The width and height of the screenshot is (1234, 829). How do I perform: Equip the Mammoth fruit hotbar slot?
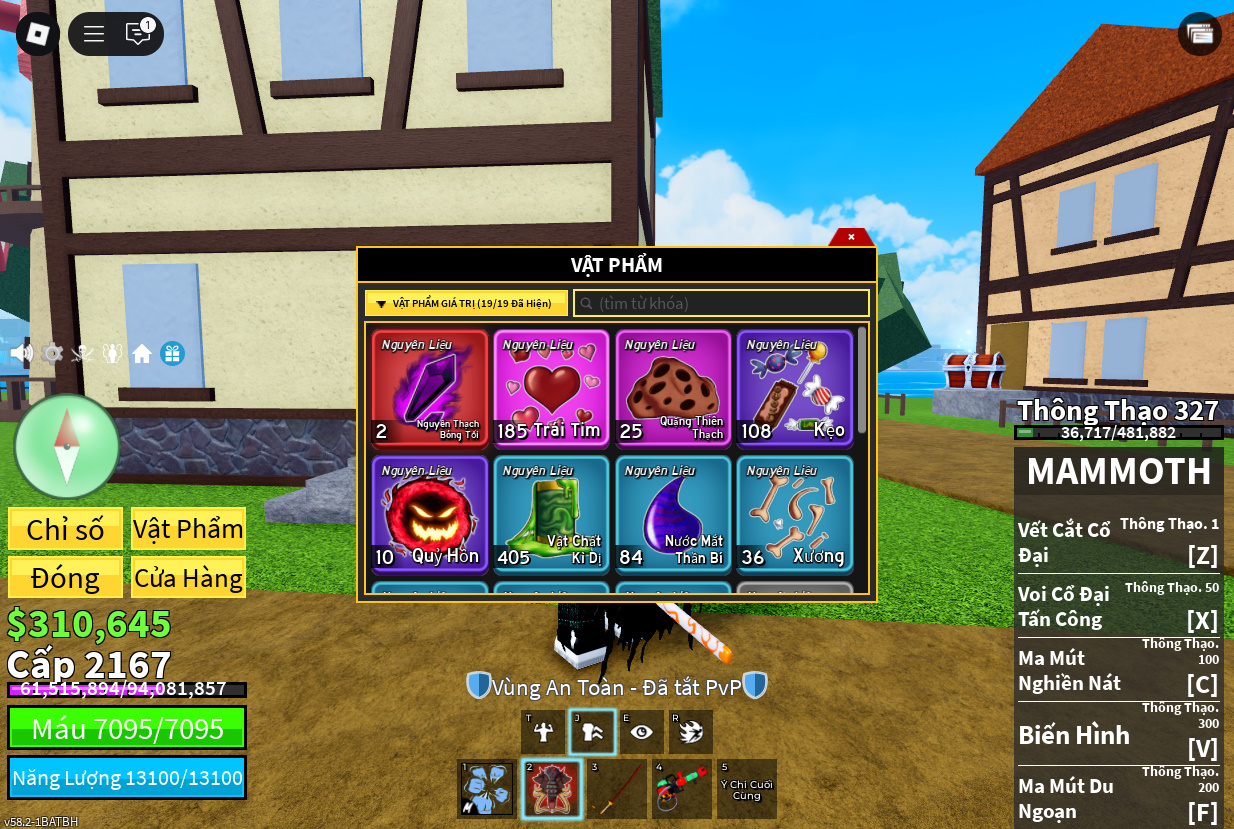coord(551,789)
